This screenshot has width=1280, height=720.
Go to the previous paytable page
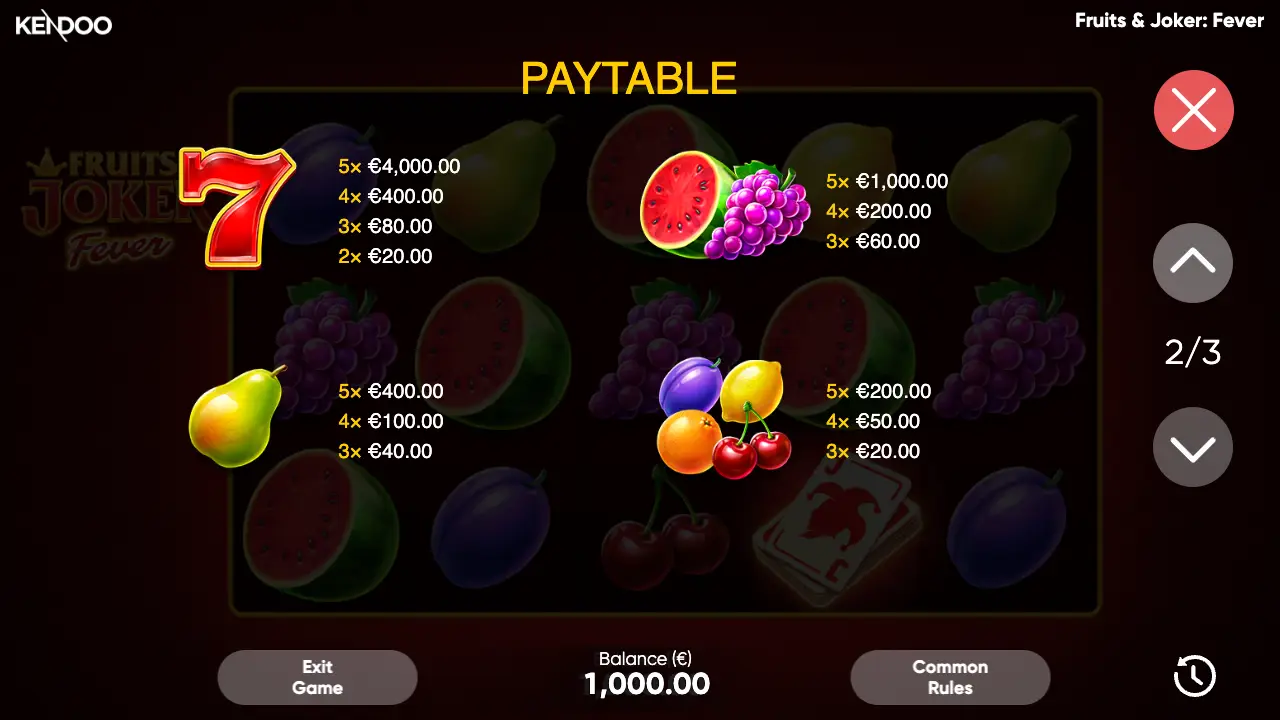click(x=1192, y=263)
